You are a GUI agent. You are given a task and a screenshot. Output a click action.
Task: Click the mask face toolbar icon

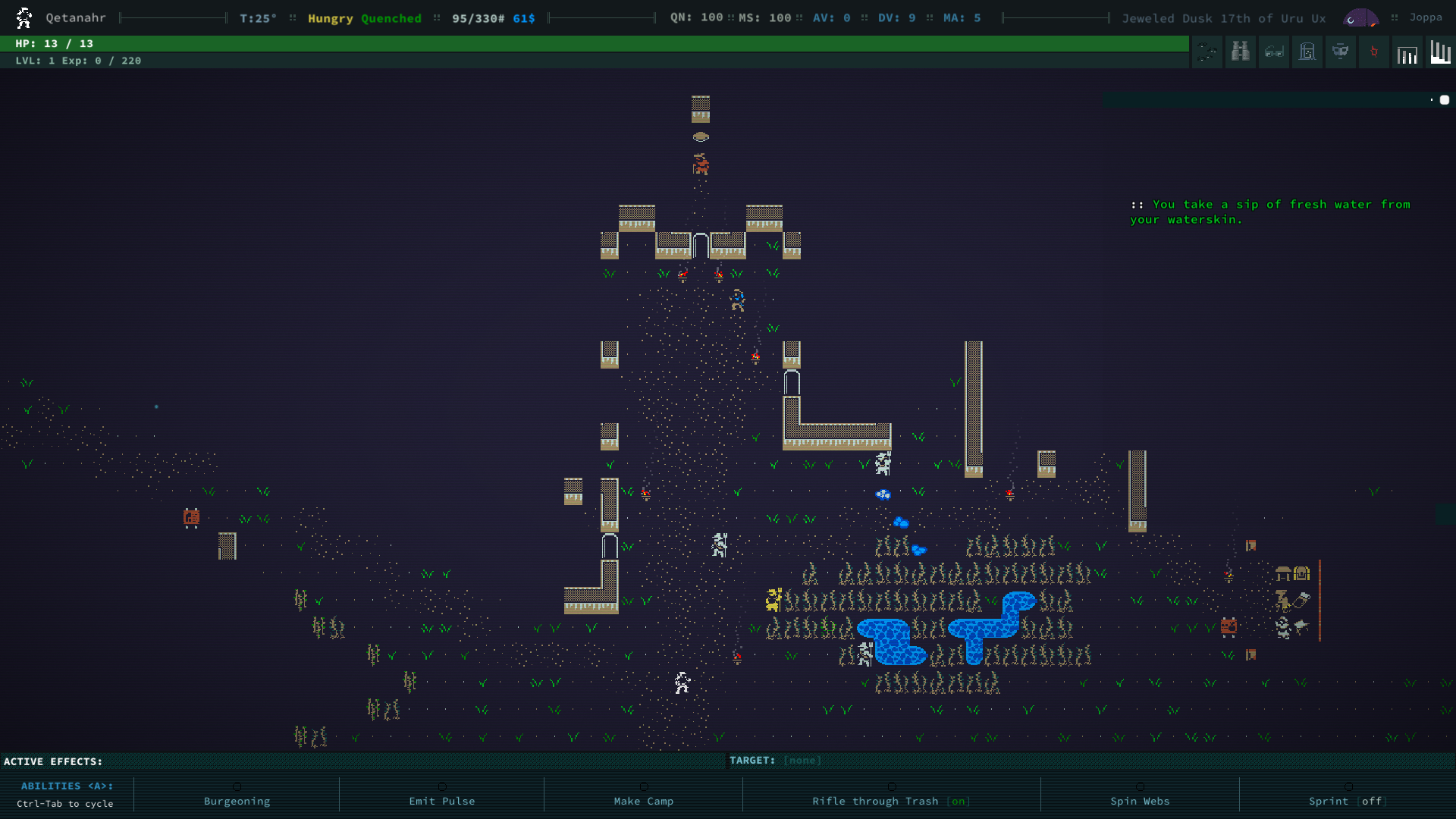1341,52
